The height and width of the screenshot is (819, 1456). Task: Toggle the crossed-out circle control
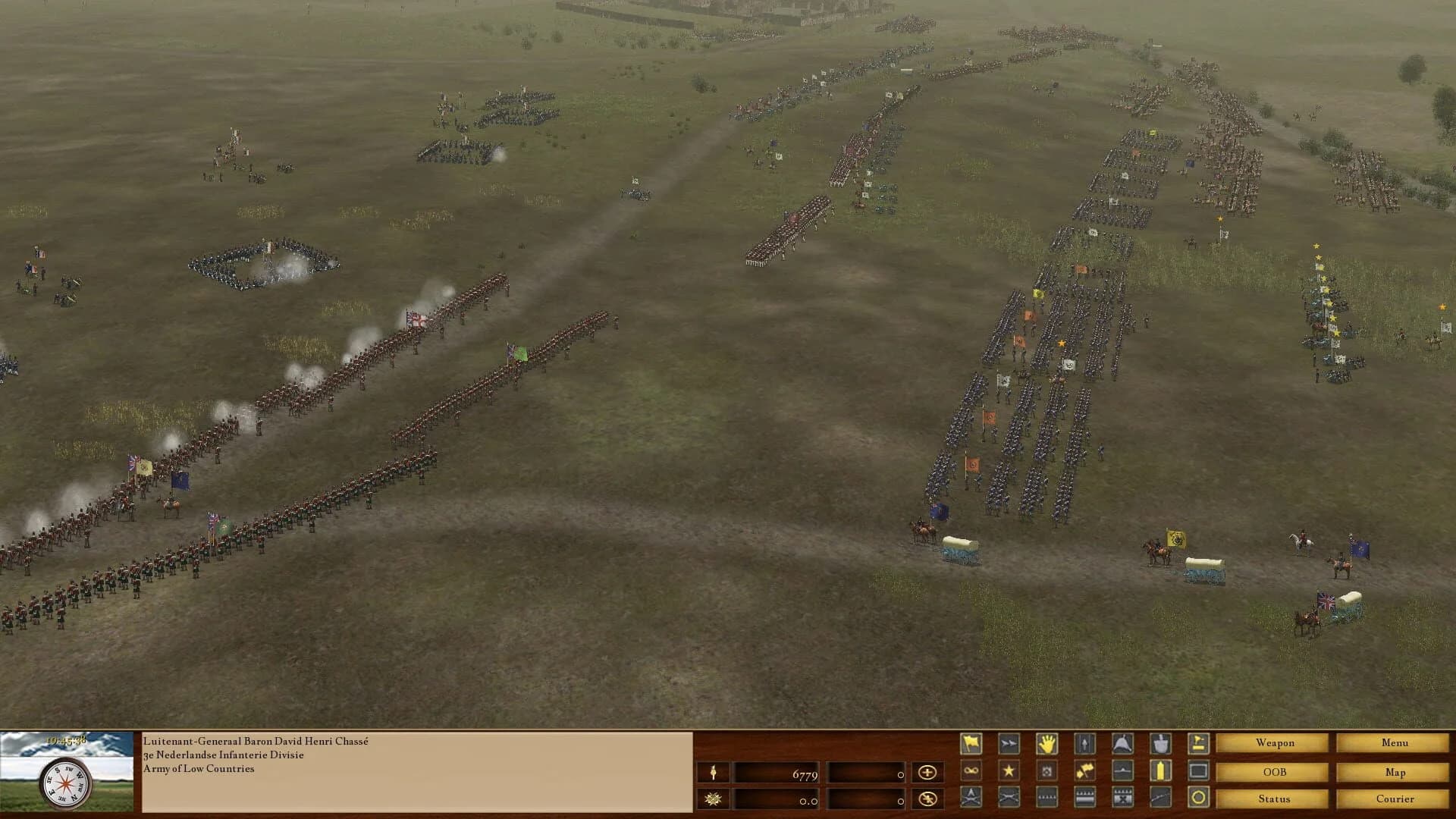927,799
